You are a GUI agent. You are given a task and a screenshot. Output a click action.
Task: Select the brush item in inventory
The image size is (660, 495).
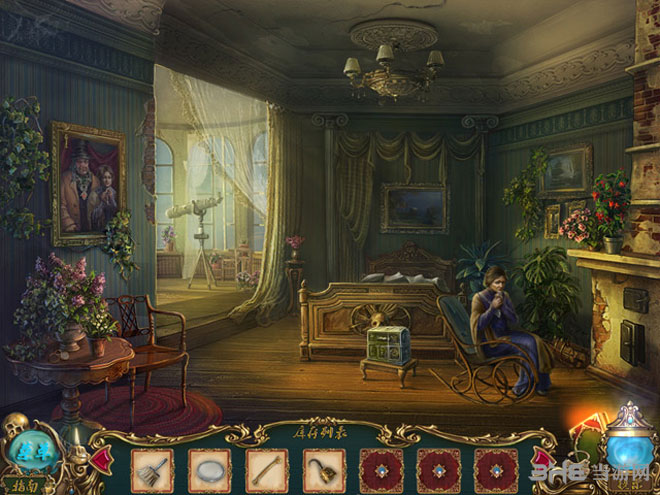coord(152,470)
